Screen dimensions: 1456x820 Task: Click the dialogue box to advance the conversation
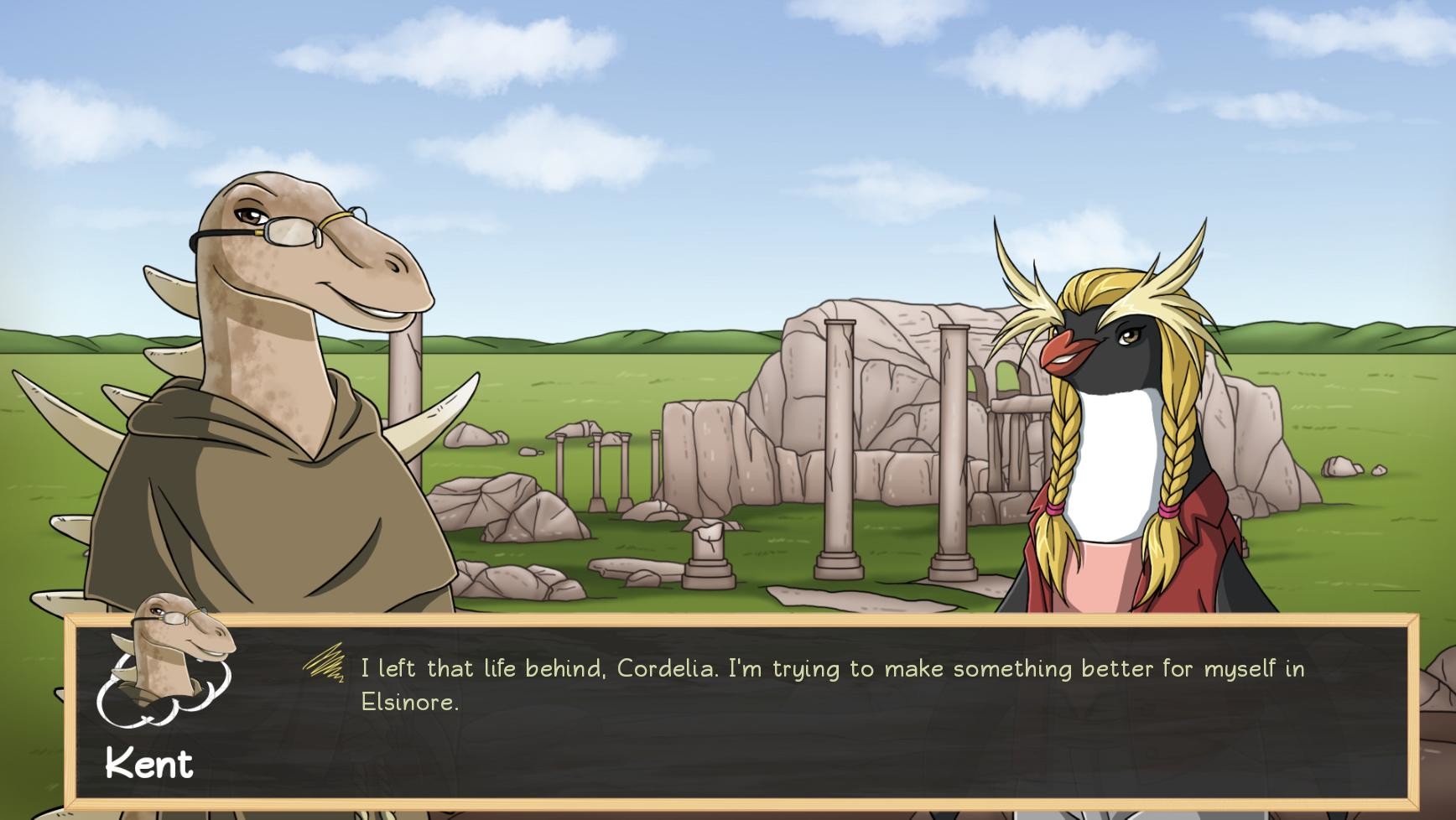[x=755, y=721]
